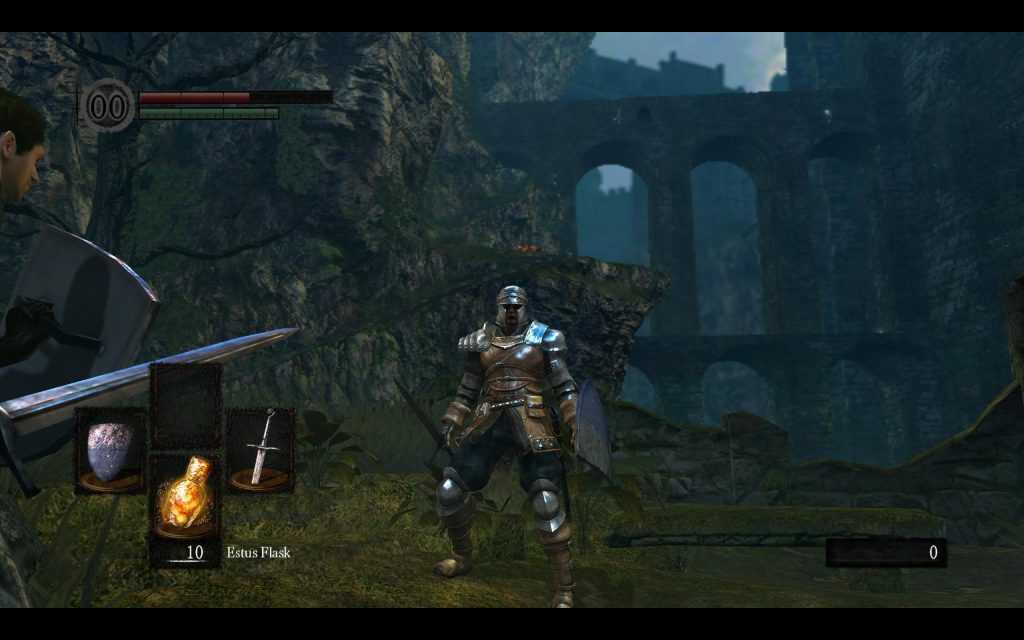This screenshot has height=640, width=1024.
Task: Select the Estus Flask item slot
Action: point(185,505)
